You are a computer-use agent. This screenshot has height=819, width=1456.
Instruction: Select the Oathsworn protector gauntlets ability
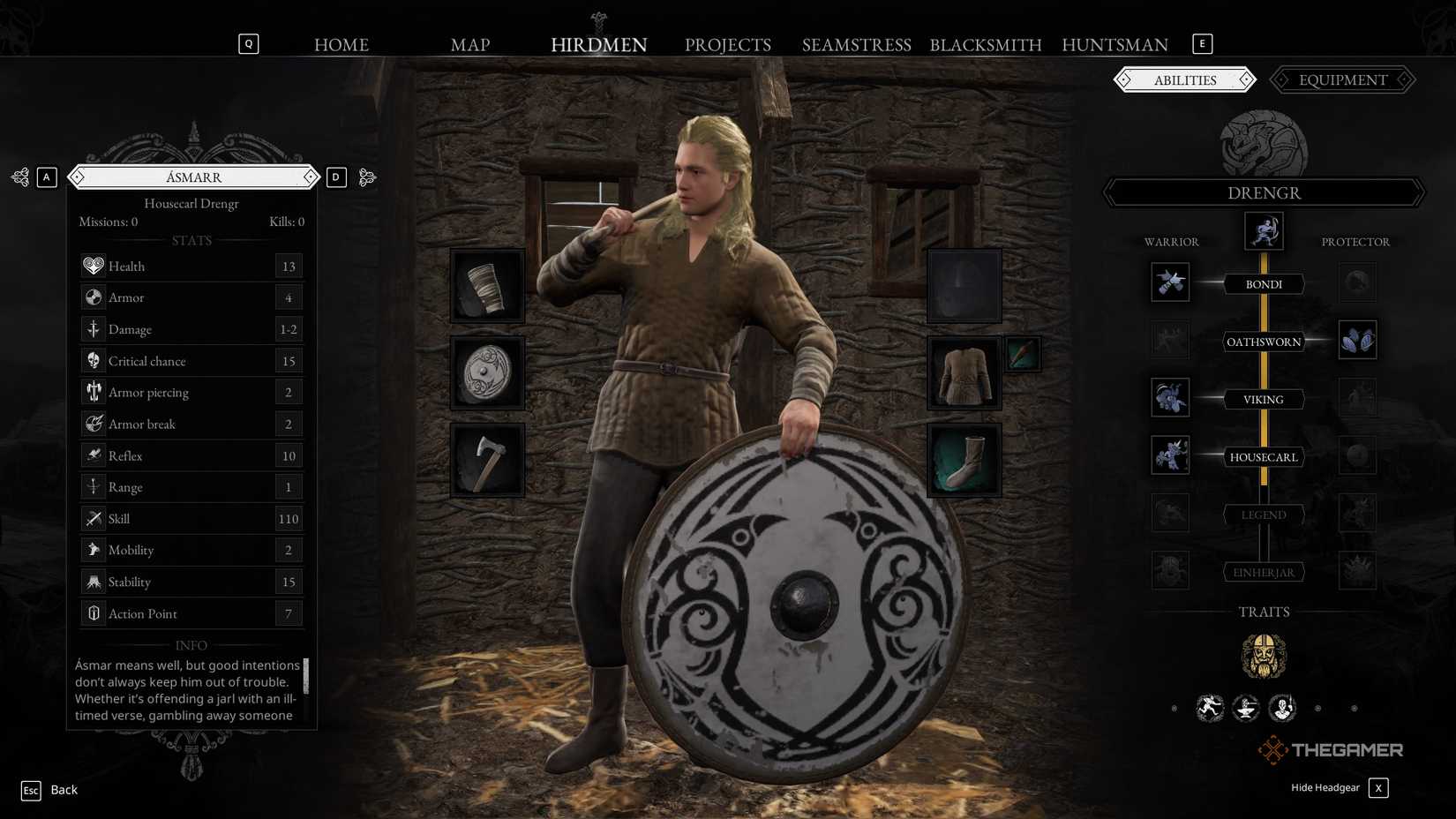[x=1357, y=339]
